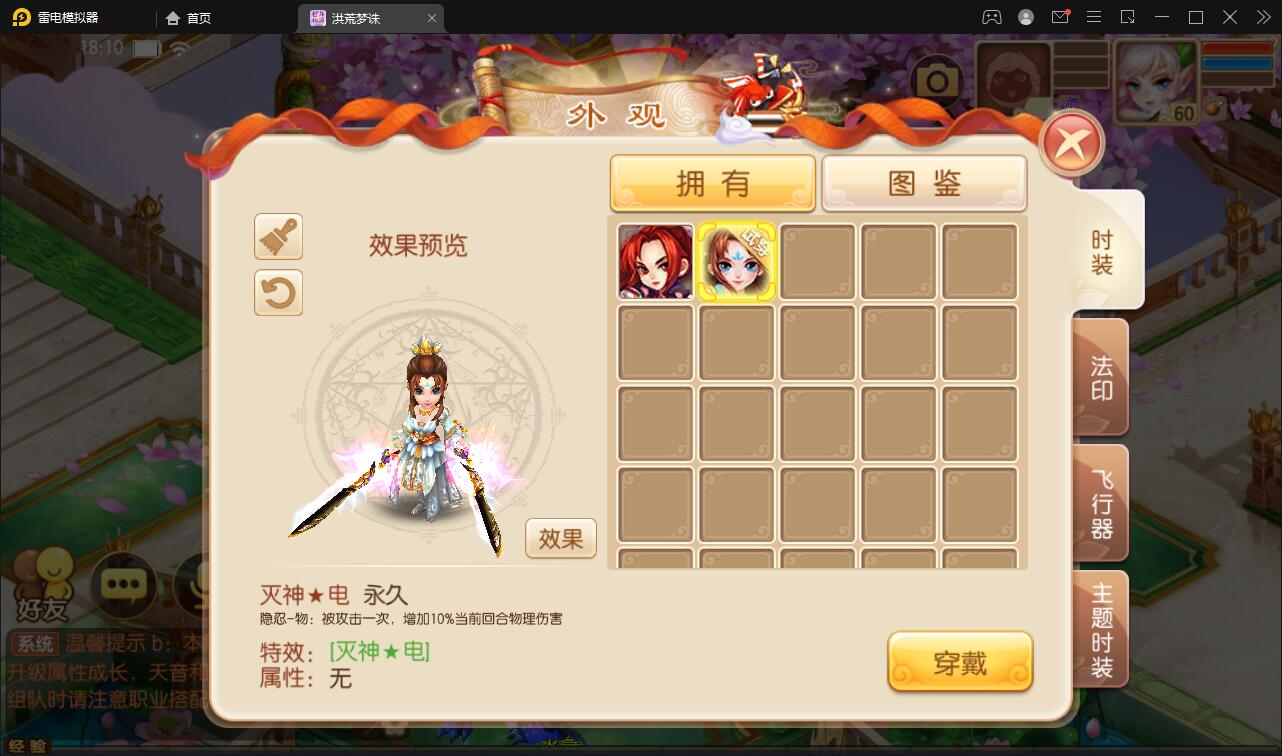Open the mail icon with red notification dot
This screenshot has height=756, width=1282.
(1060, 17)
